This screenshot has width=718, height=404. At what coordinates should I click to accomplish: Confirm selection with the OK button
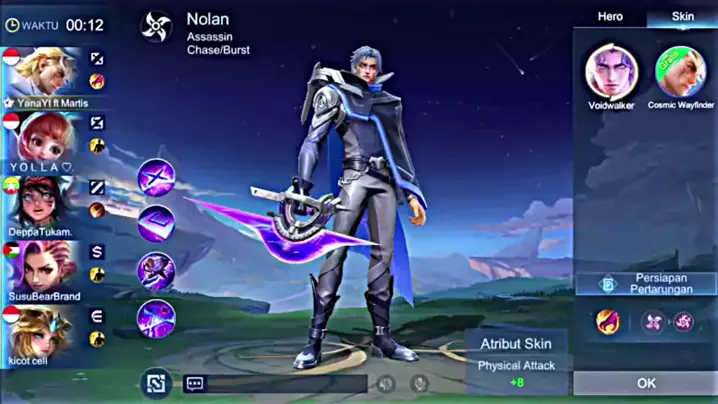click(x=645, y=383)
